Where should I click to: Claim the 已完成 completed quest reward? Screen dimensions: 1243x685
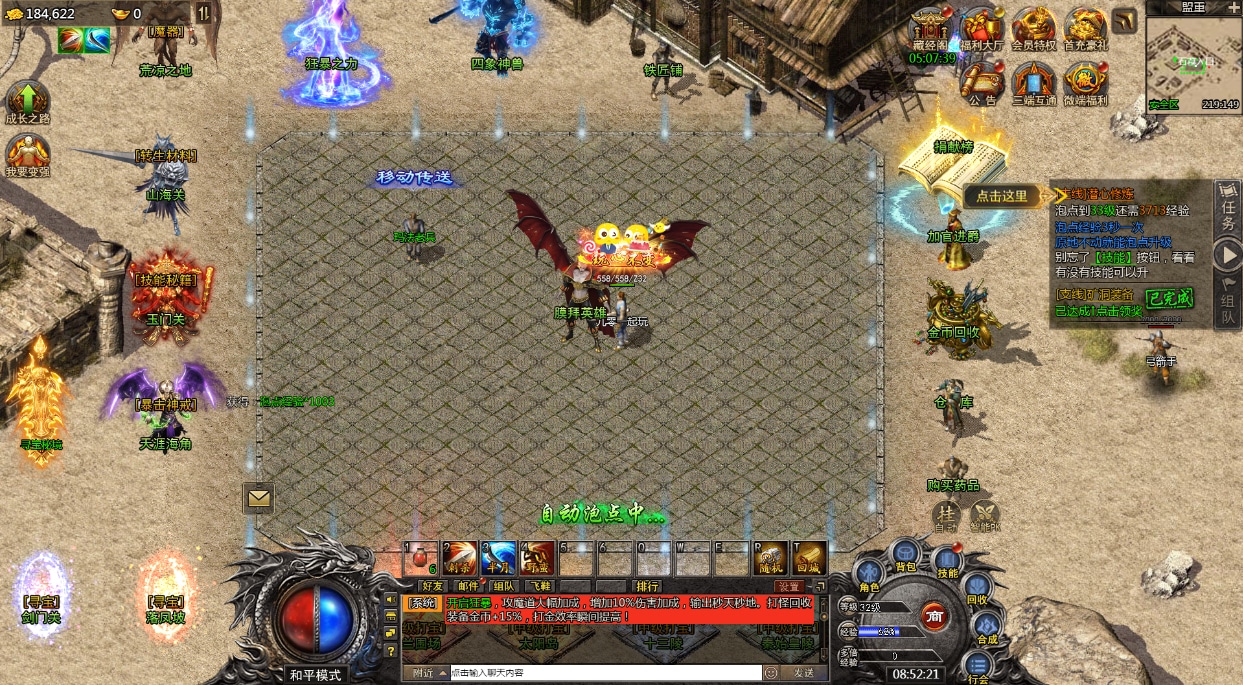[1168, 297]
